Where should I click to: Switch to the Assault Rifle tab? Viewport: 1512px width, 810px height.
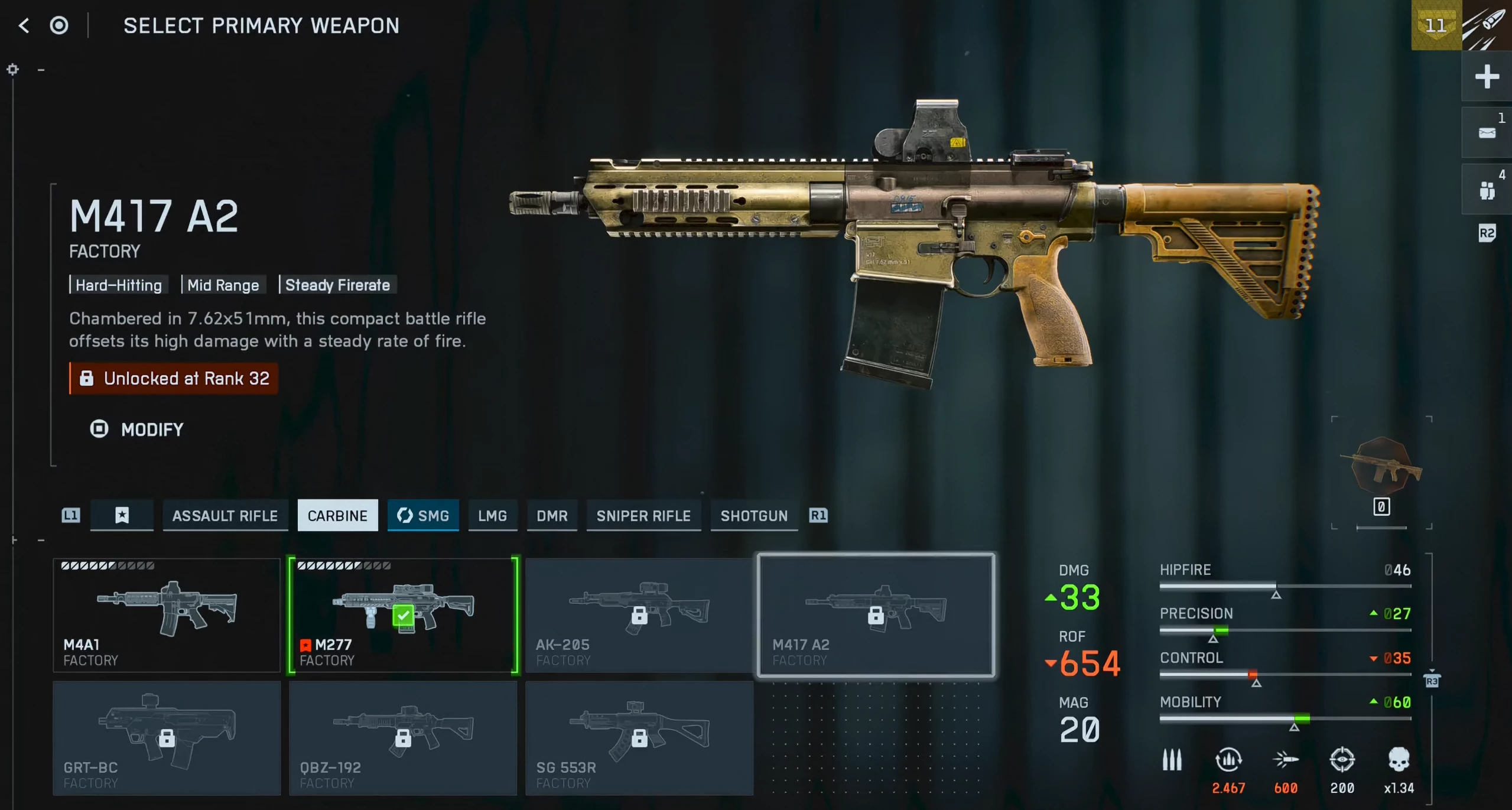(x=225, y=516)
